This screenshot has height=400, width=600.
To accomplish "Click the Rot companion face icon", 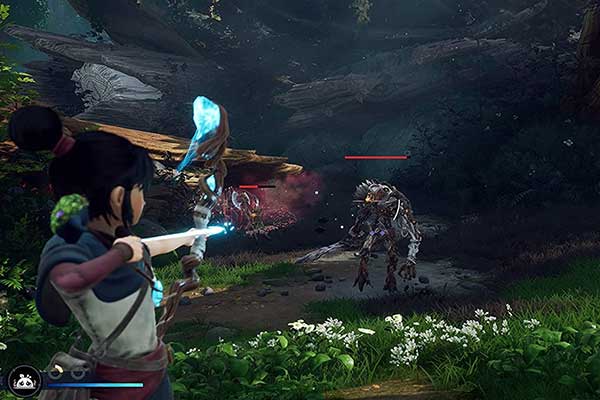I will pos(23,379).
